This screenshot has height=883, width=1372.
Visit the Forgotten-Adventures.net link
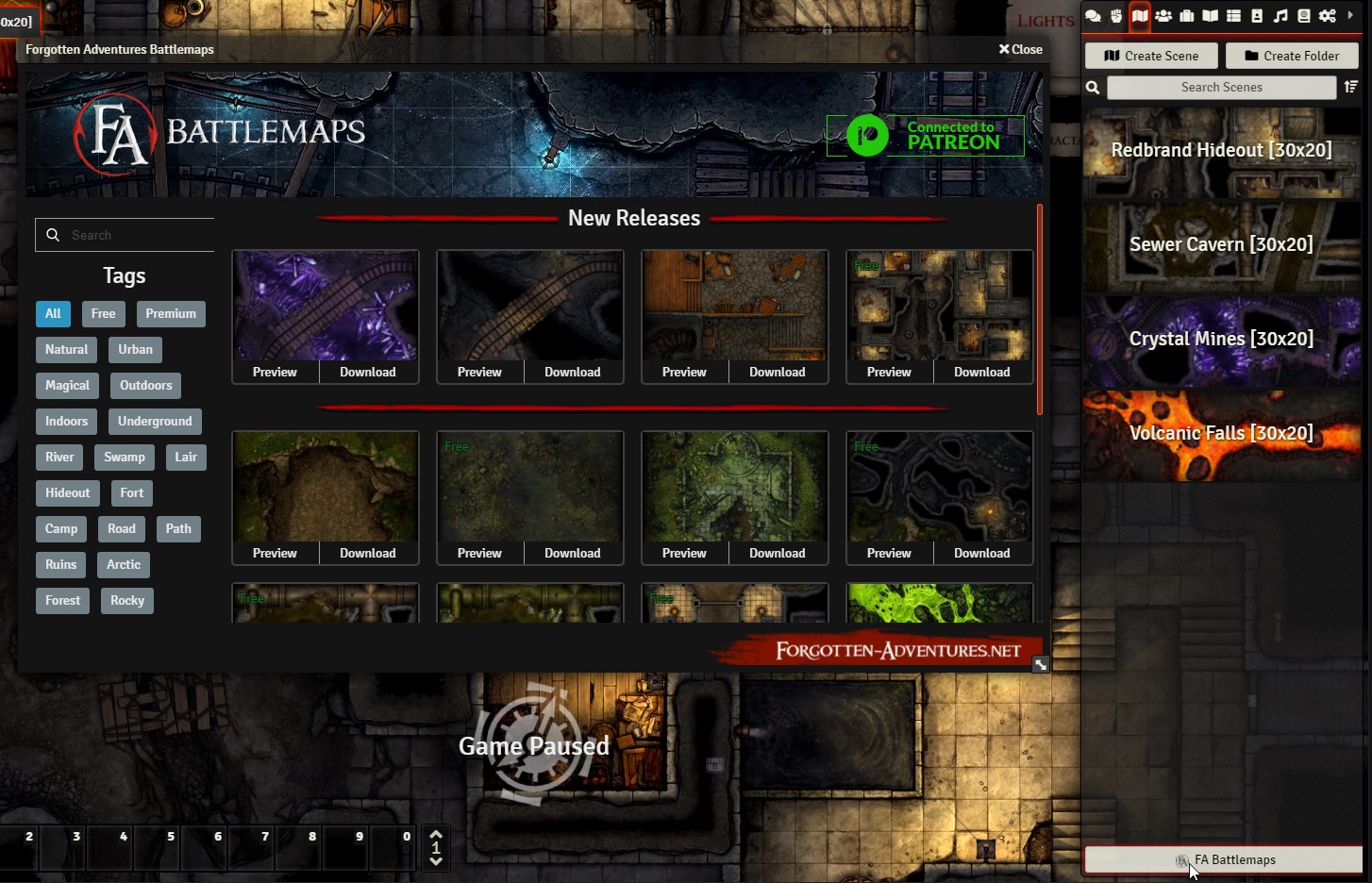click(897, 650)
